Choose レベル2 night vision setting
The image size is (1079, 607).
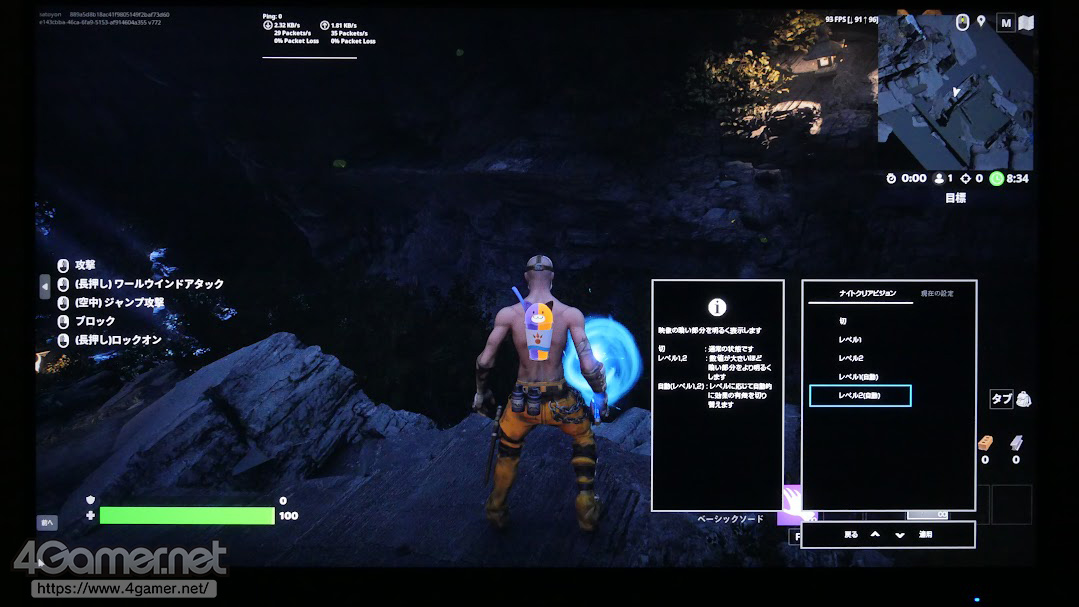point(850,358)
